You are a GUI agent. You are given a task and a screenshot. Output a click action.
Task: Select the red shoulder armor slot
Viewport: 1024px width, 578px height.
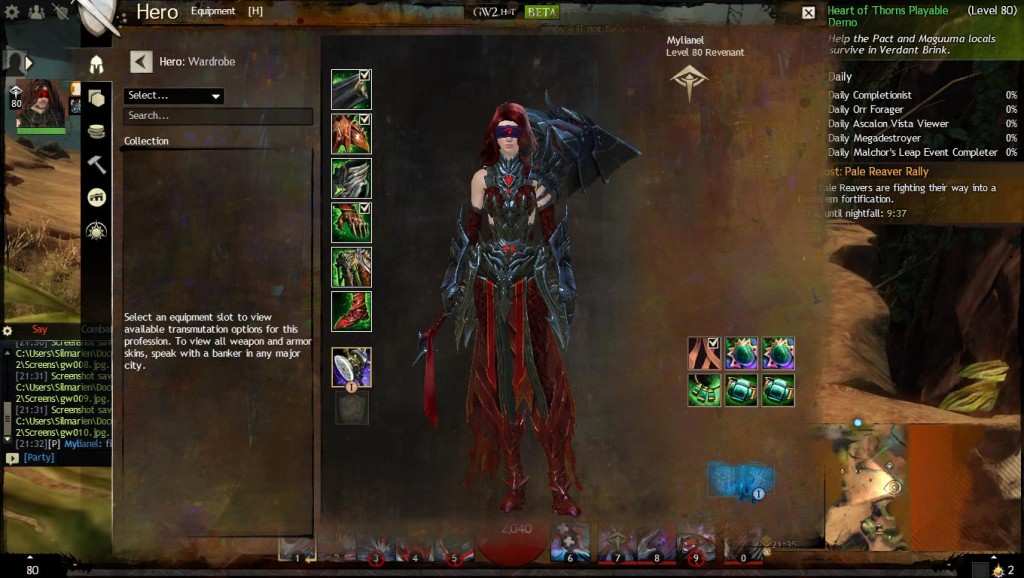[351, 134]
